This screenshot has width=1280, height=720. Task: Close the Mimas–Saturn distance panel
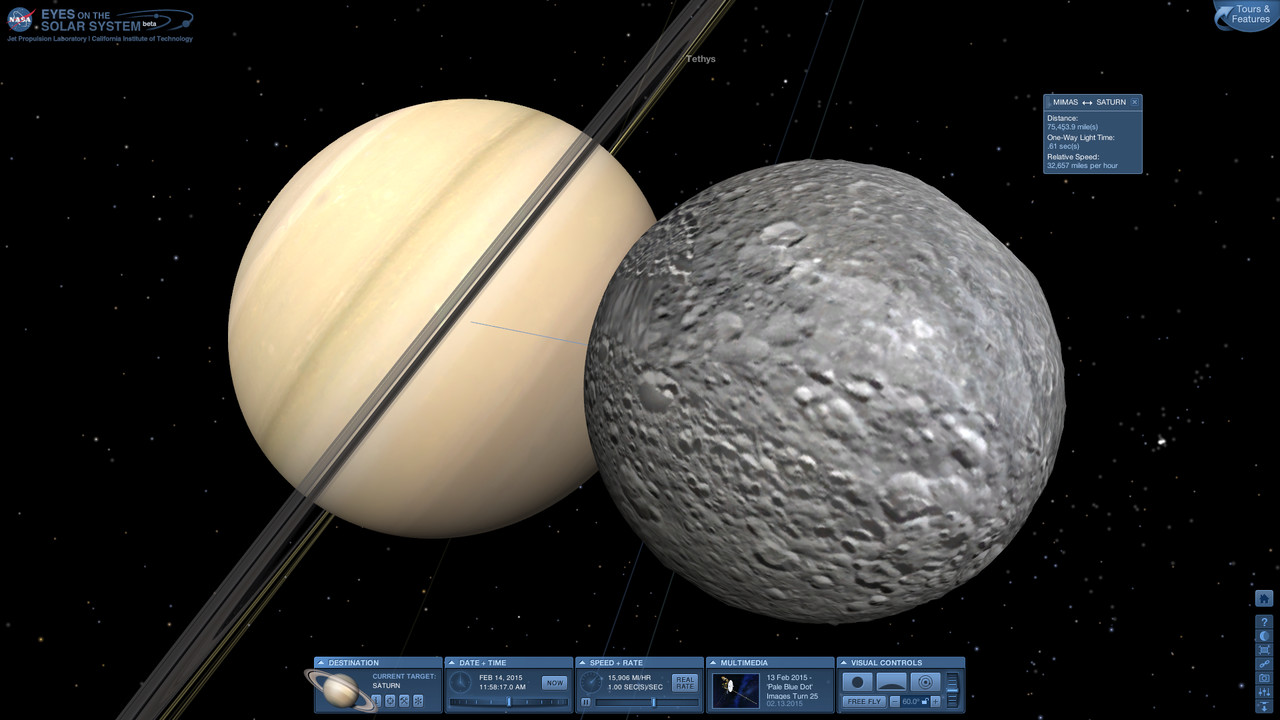(x=1134, y=102)
